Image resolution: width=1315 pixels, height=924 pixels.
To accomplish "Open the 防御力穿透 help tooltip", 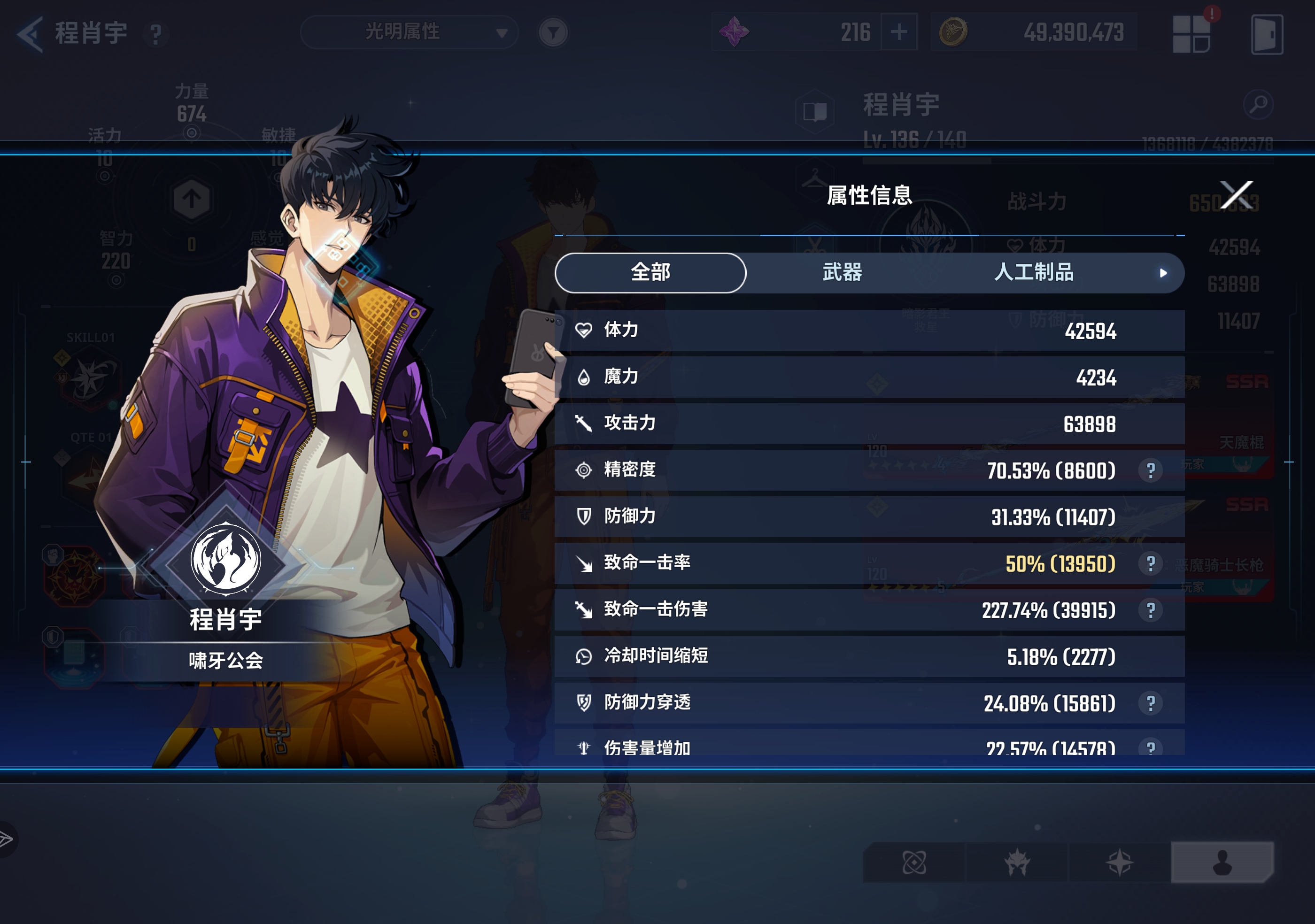I will pos(1150,704).
